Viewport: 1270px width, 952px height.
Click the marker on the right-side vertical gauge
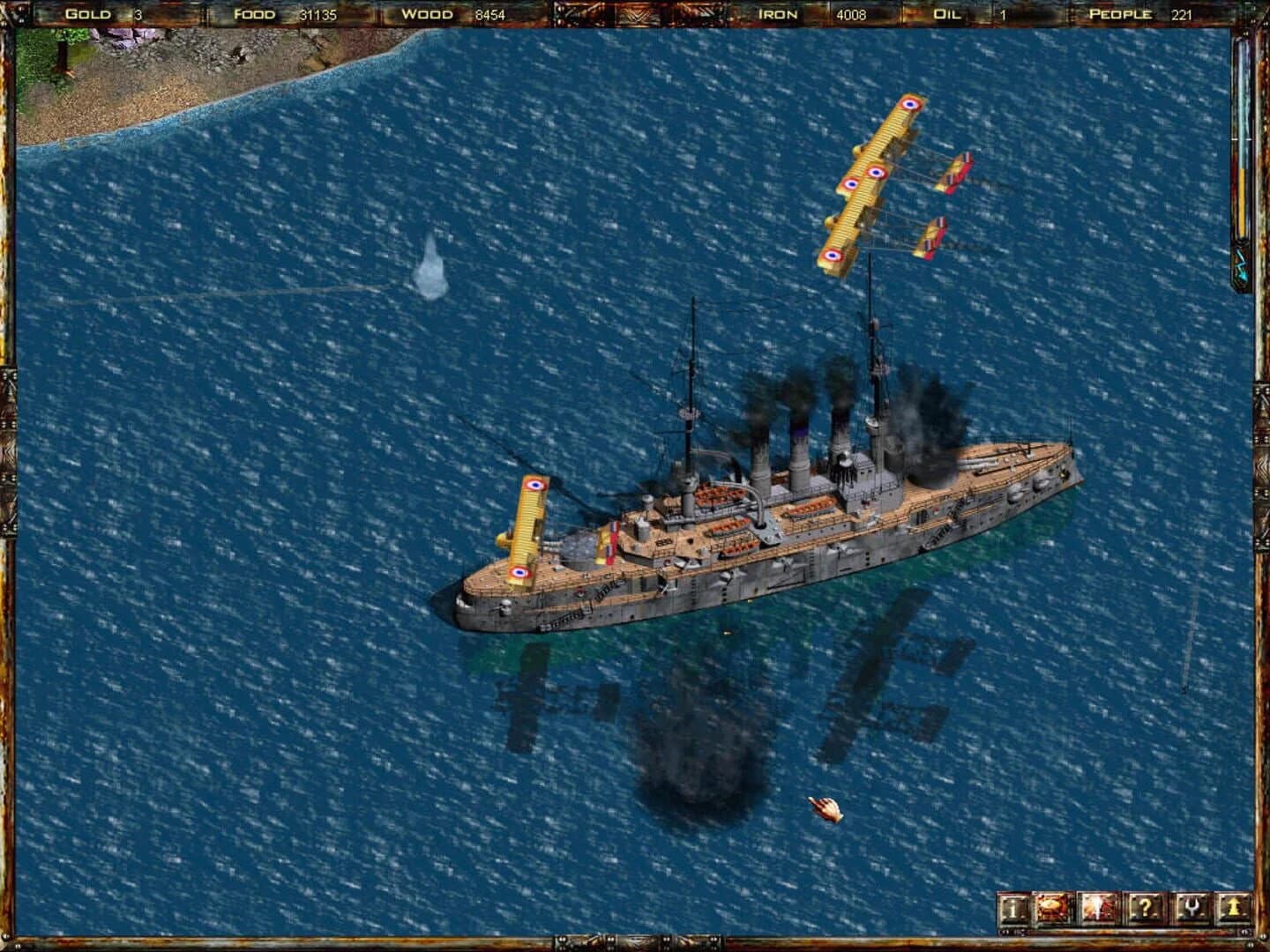click(1242, 139)
